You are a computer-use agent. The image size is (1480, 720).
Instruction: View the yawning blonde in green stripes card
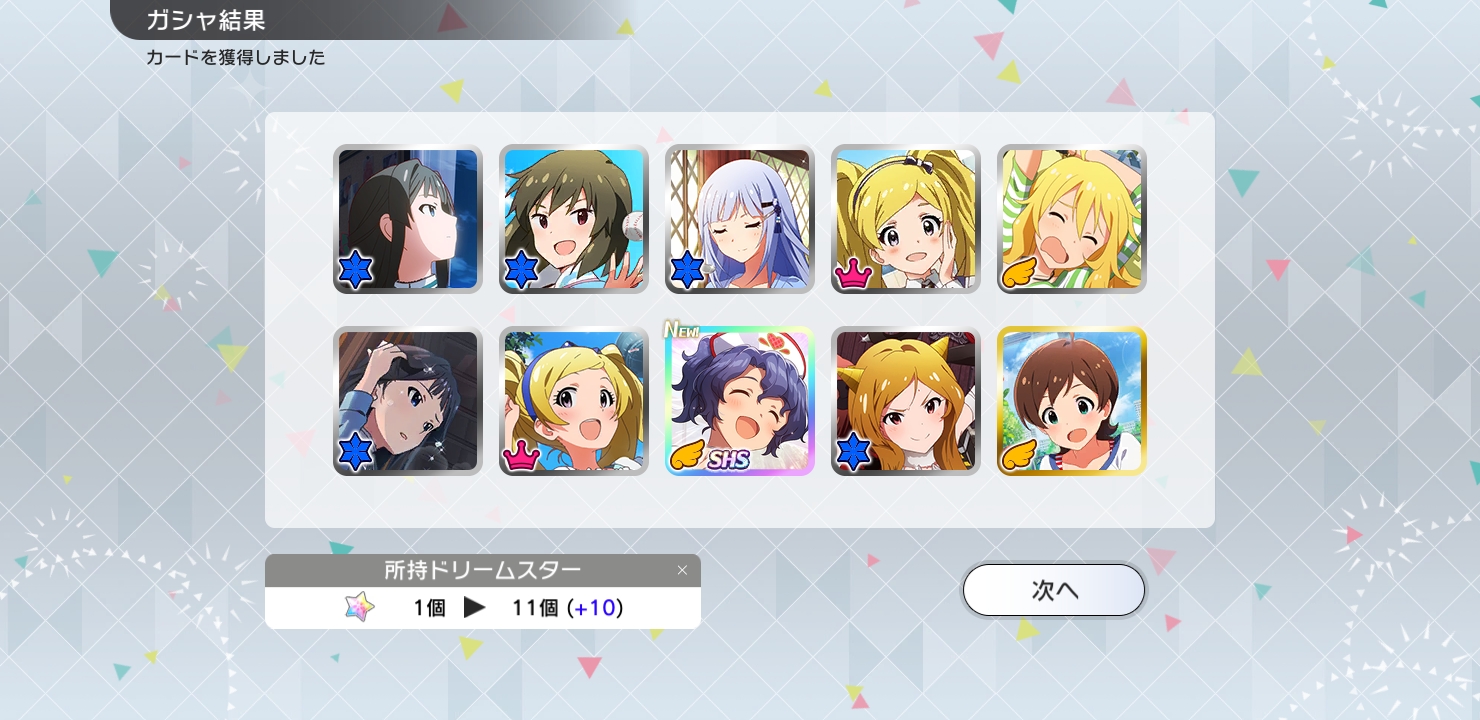[x=1072, y=219]
